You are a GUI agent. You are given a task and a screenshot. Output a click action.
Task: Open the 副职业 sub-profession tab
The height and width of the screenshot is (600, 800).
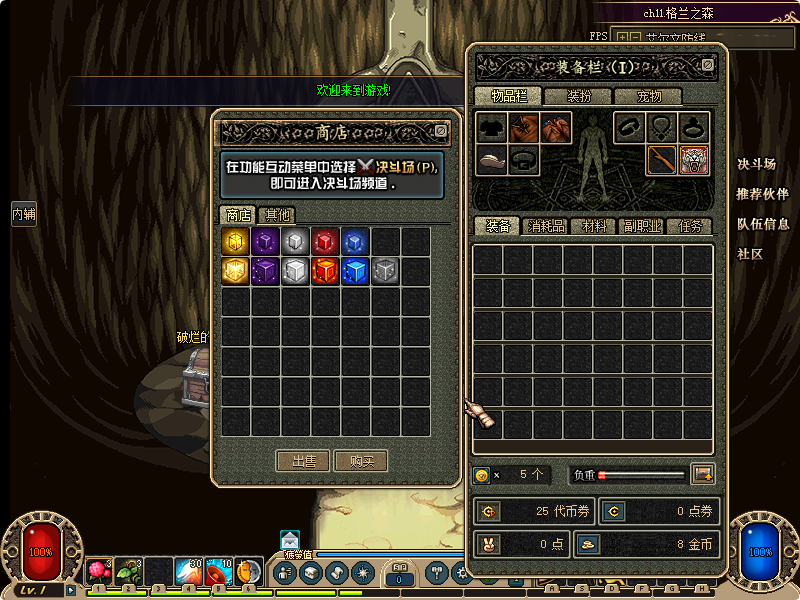coord(641,227)
